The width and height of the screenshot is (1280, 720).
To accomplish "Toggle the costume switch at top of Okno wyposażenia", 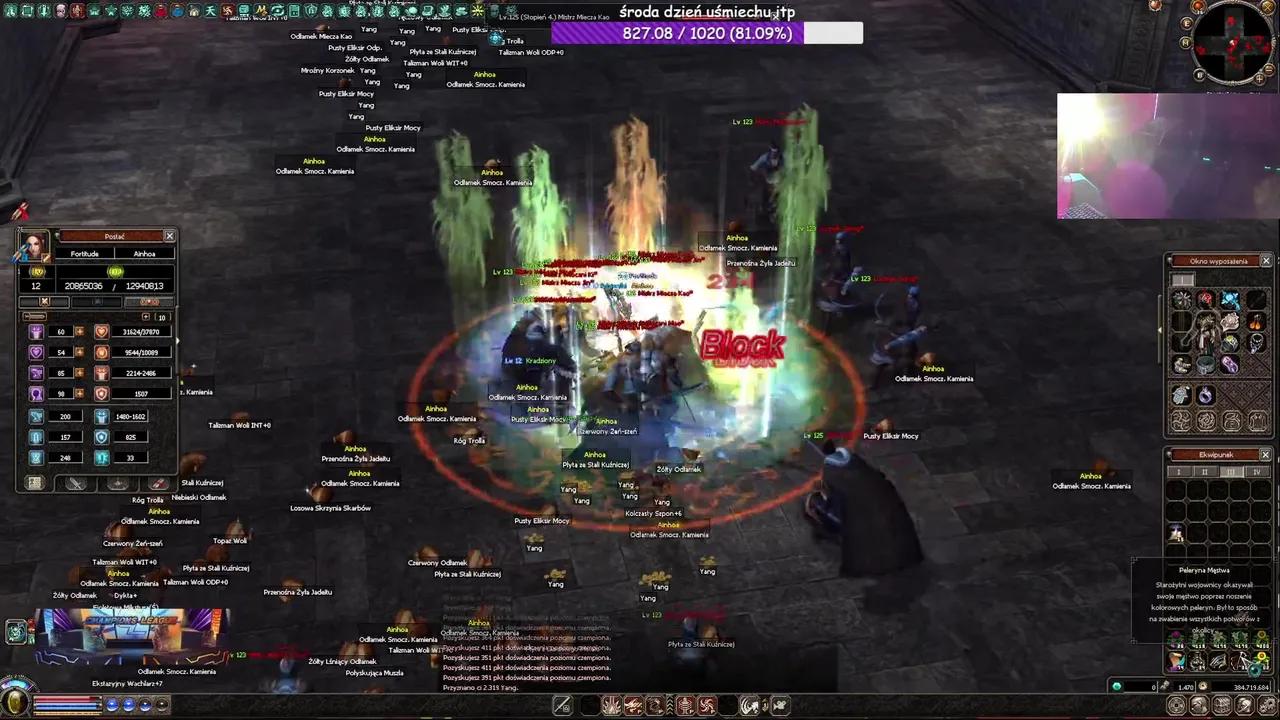I will pyautogui.click(x=1183, y=279).
